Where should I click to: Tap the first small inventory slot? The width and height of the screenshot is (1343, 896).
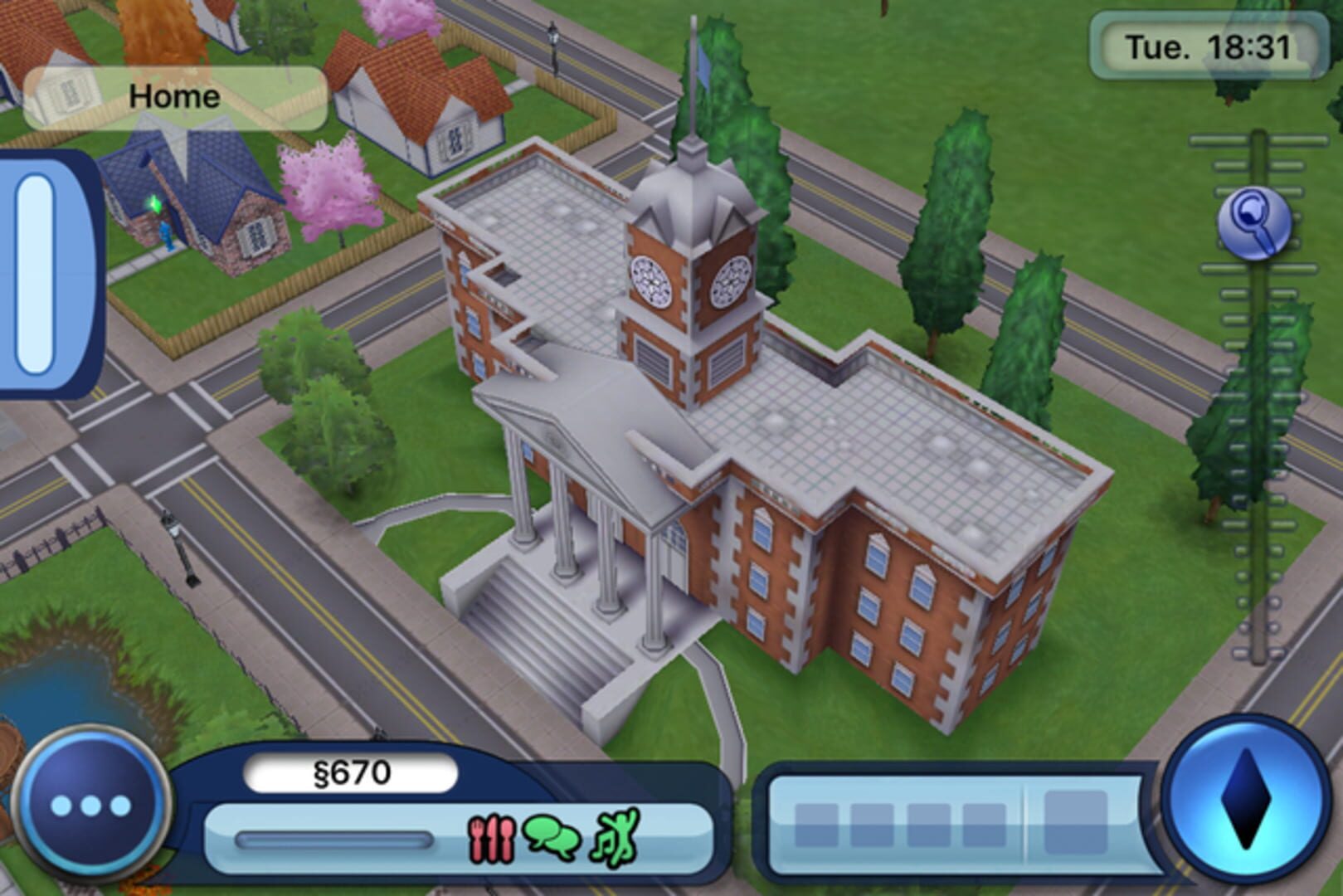click(x=817, y=825)
